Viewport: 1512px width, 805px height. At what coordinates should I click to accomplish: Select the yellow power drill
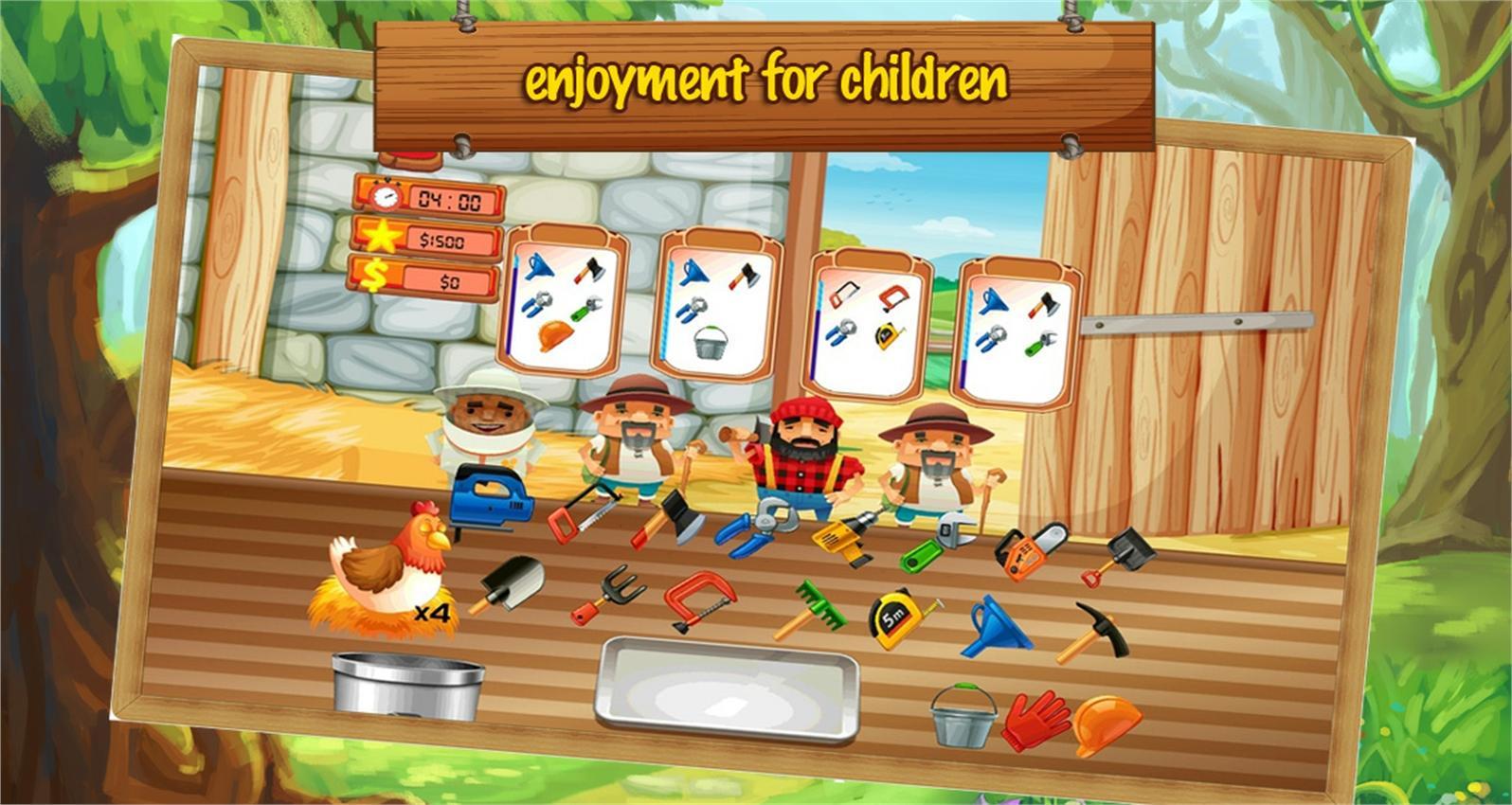click(x=841, y=535)
